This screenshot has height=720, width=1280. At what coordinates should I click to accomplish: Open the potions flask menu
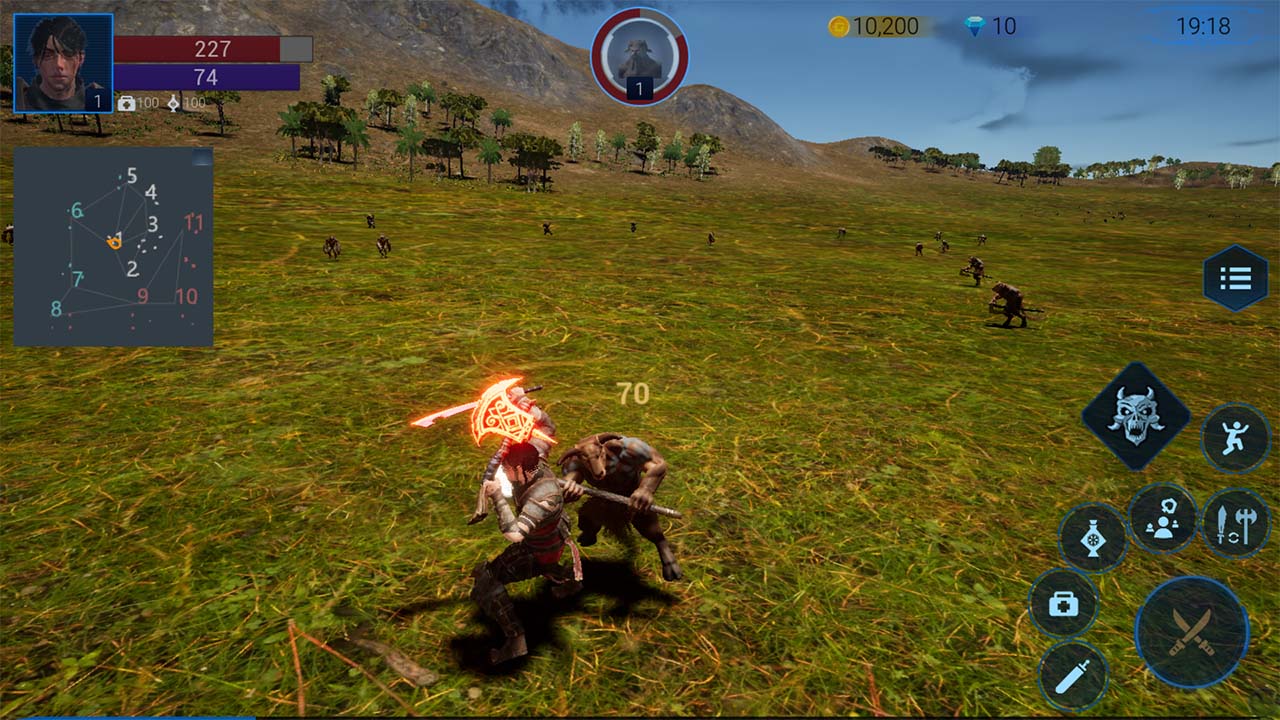(1095, 539)
